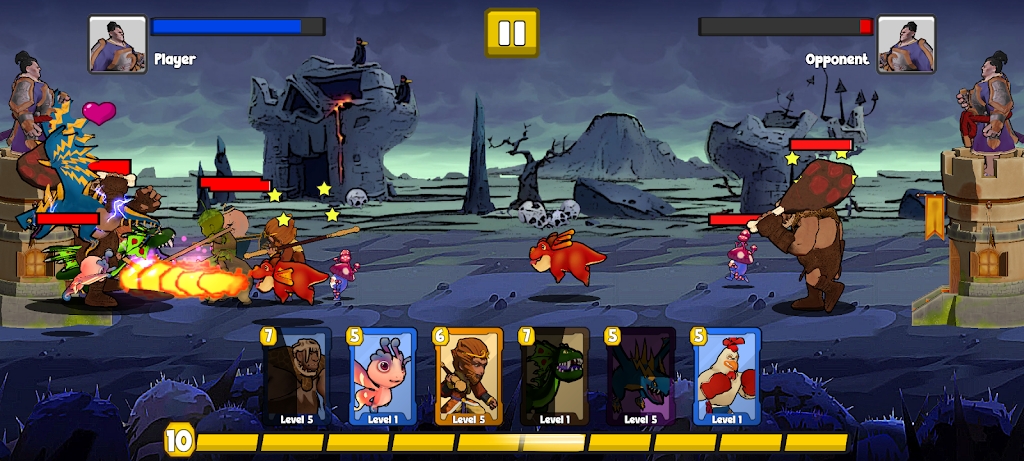Click the Opponent avatar portrait
This screenshot has height=461, width=1024.
(x=906, y=44)
